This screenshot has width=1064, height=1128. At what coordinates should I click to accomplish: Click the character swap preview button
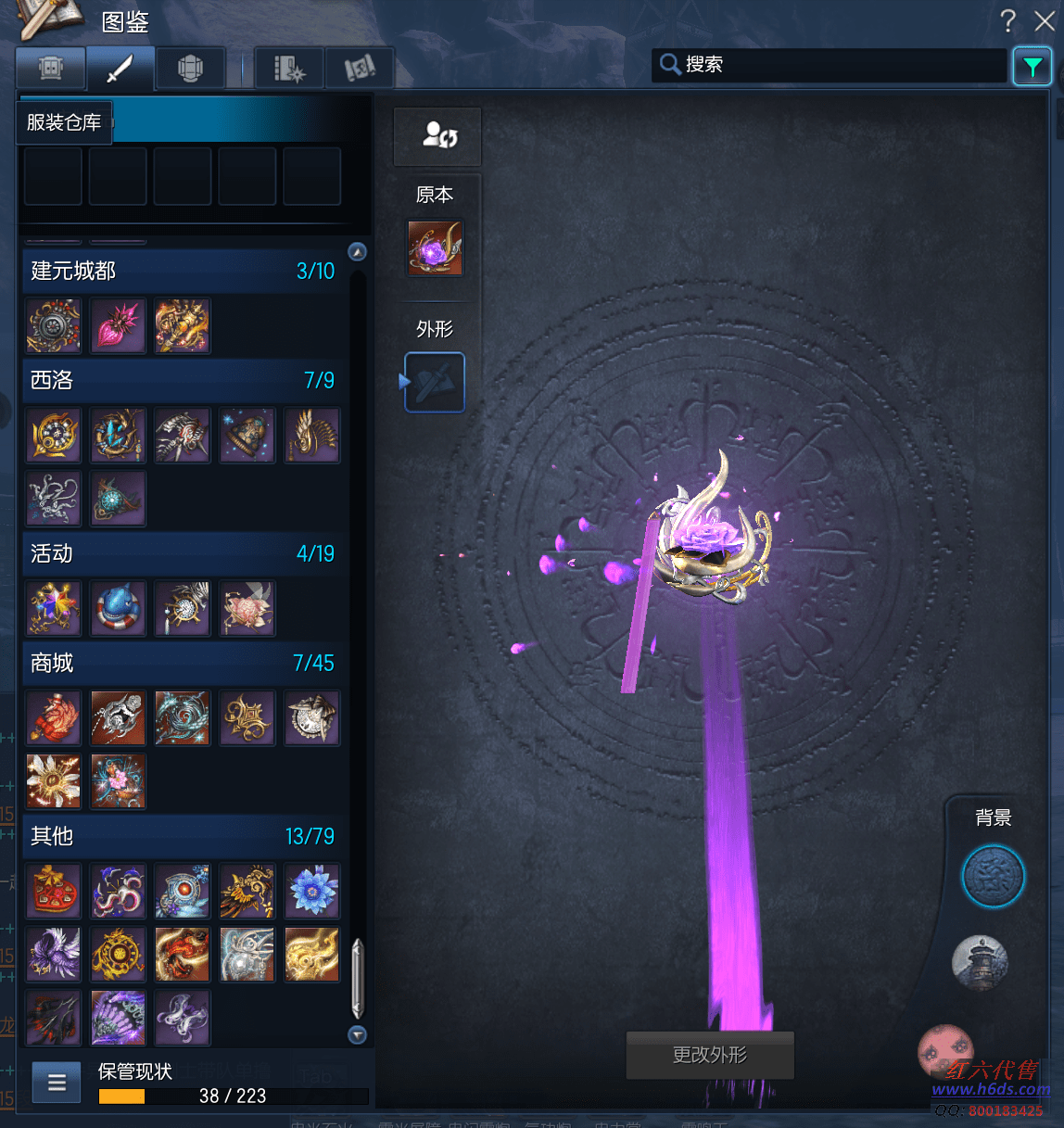click(437, 136)
